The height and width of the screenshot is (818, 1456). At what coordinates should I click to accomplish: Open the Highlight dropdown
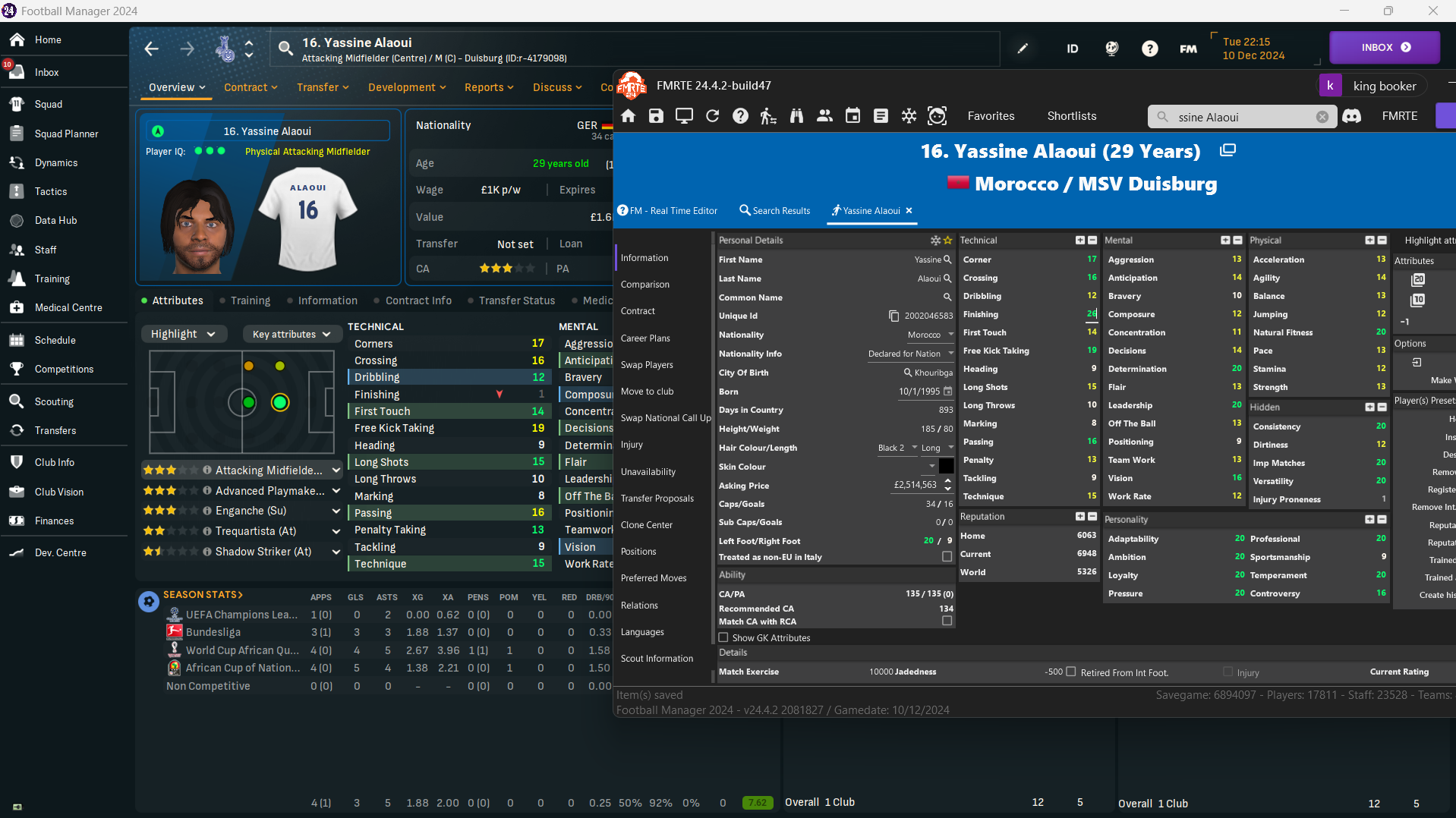point(183,334)
